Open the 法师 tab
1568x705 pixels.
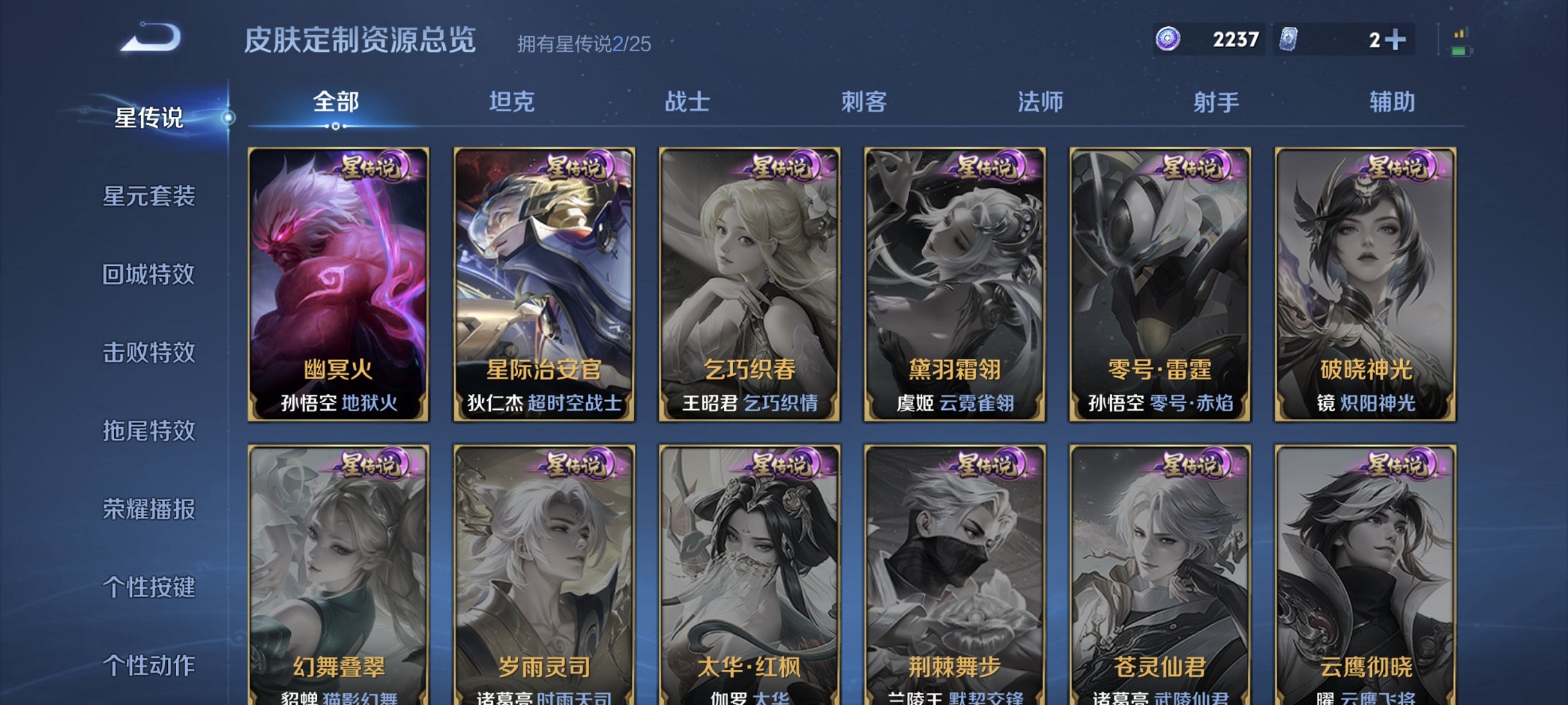[x=1040, y=102]
